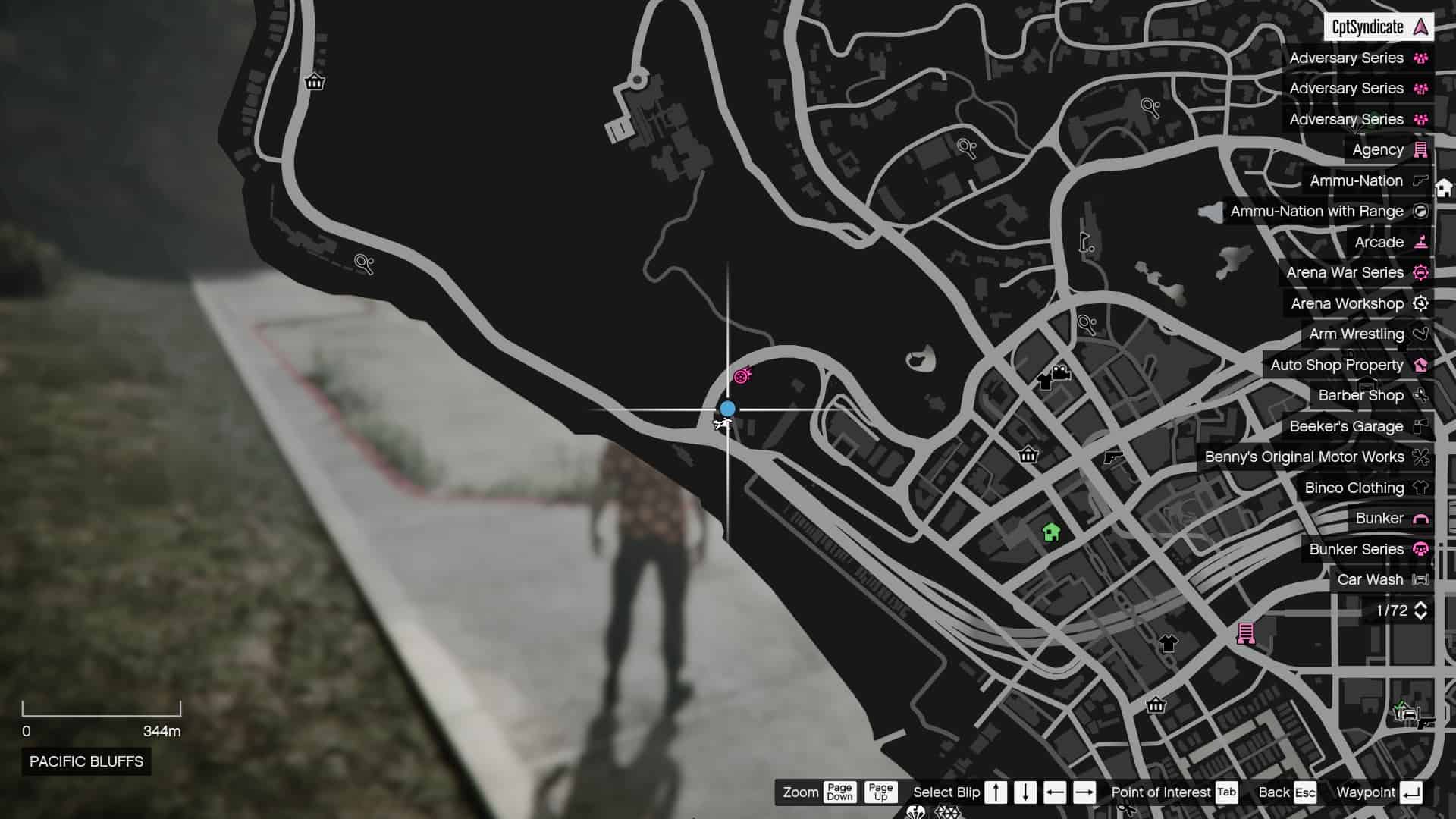Click the Arcade joystick icon
Image resolution: width=1456 pixels, height=819 pixels.
click(1421, 242)
